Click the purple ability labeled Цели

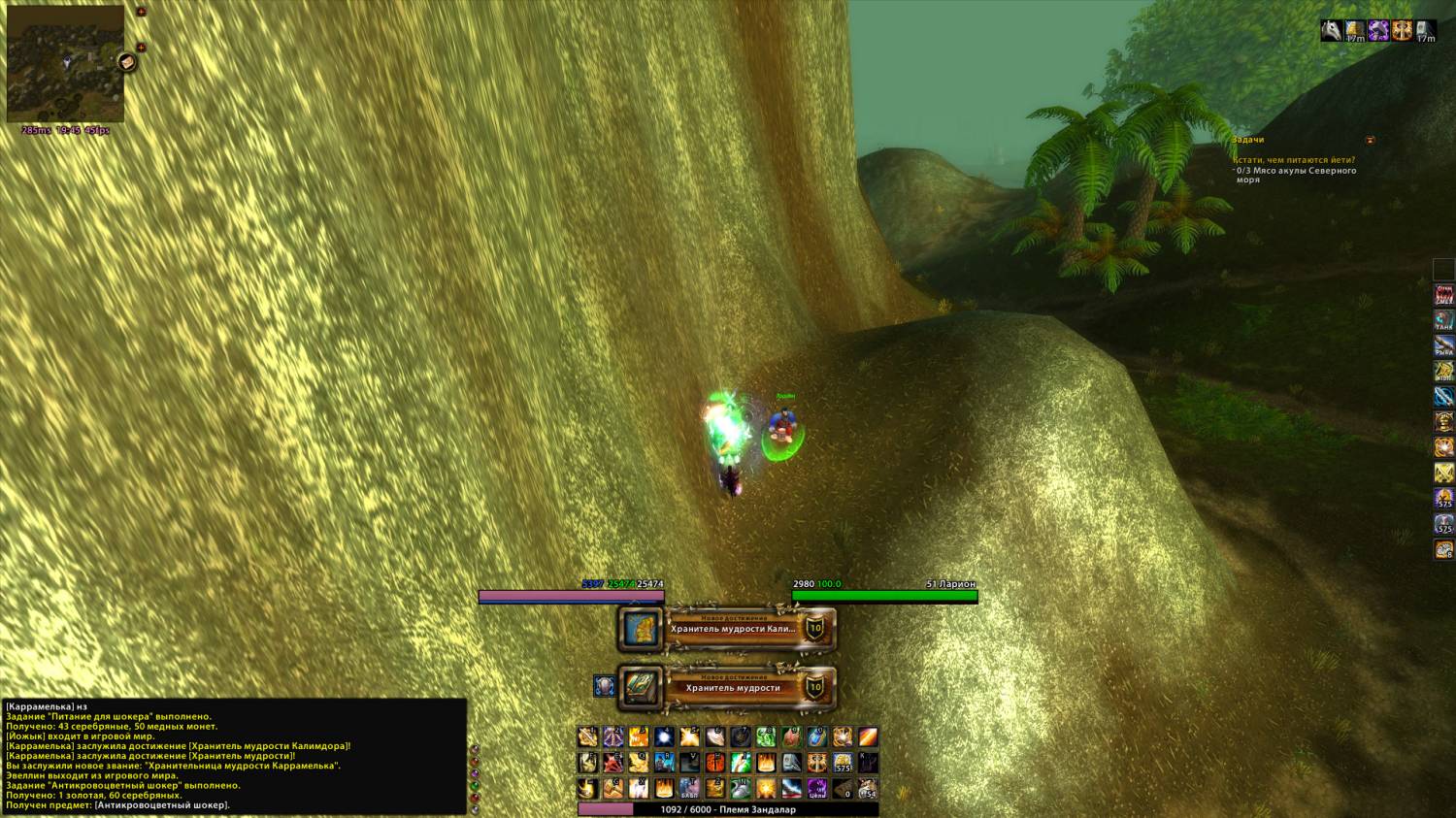point(817,788)
